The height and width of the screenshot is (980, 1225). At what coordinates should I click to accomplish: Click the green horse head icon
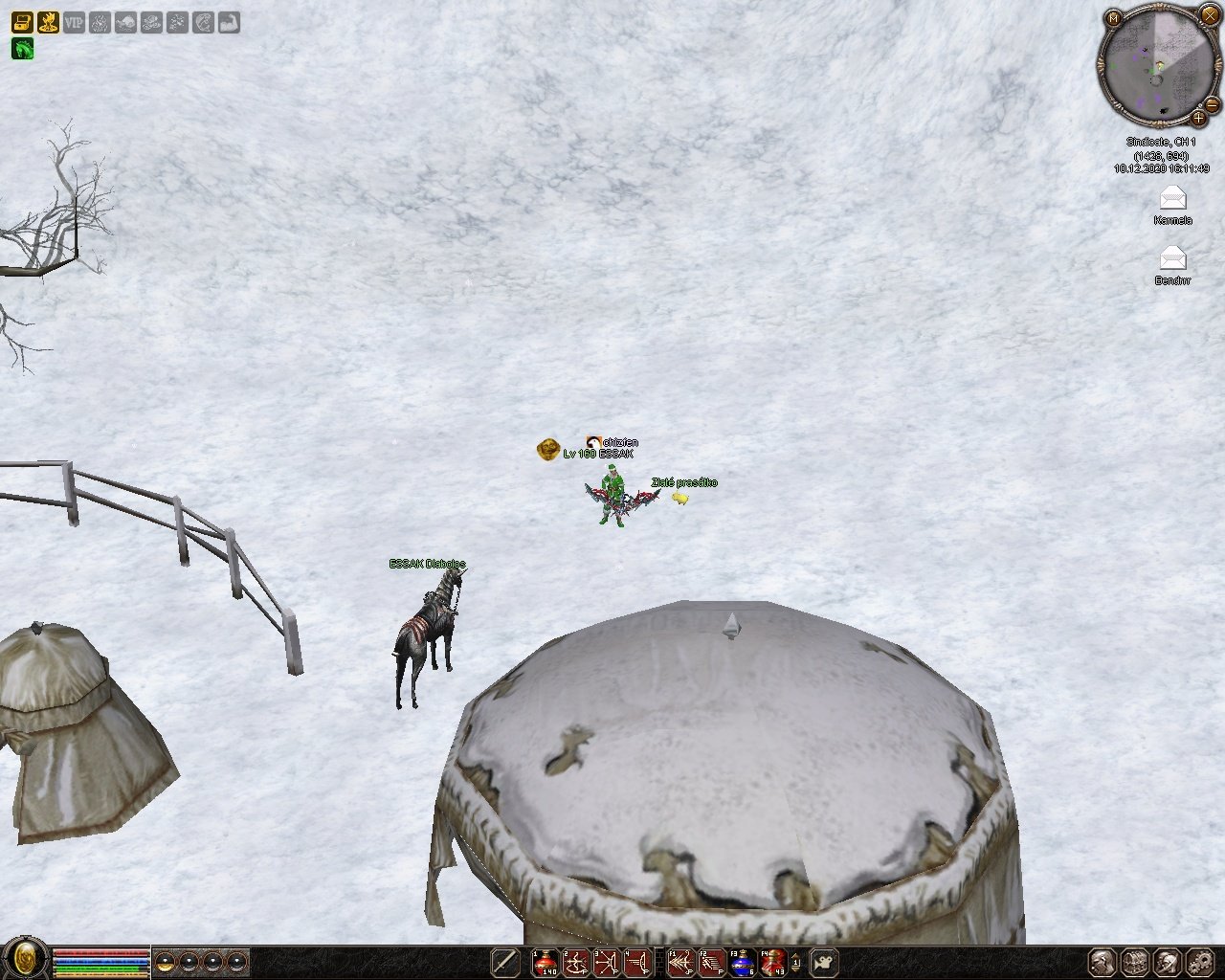(22, 47)
